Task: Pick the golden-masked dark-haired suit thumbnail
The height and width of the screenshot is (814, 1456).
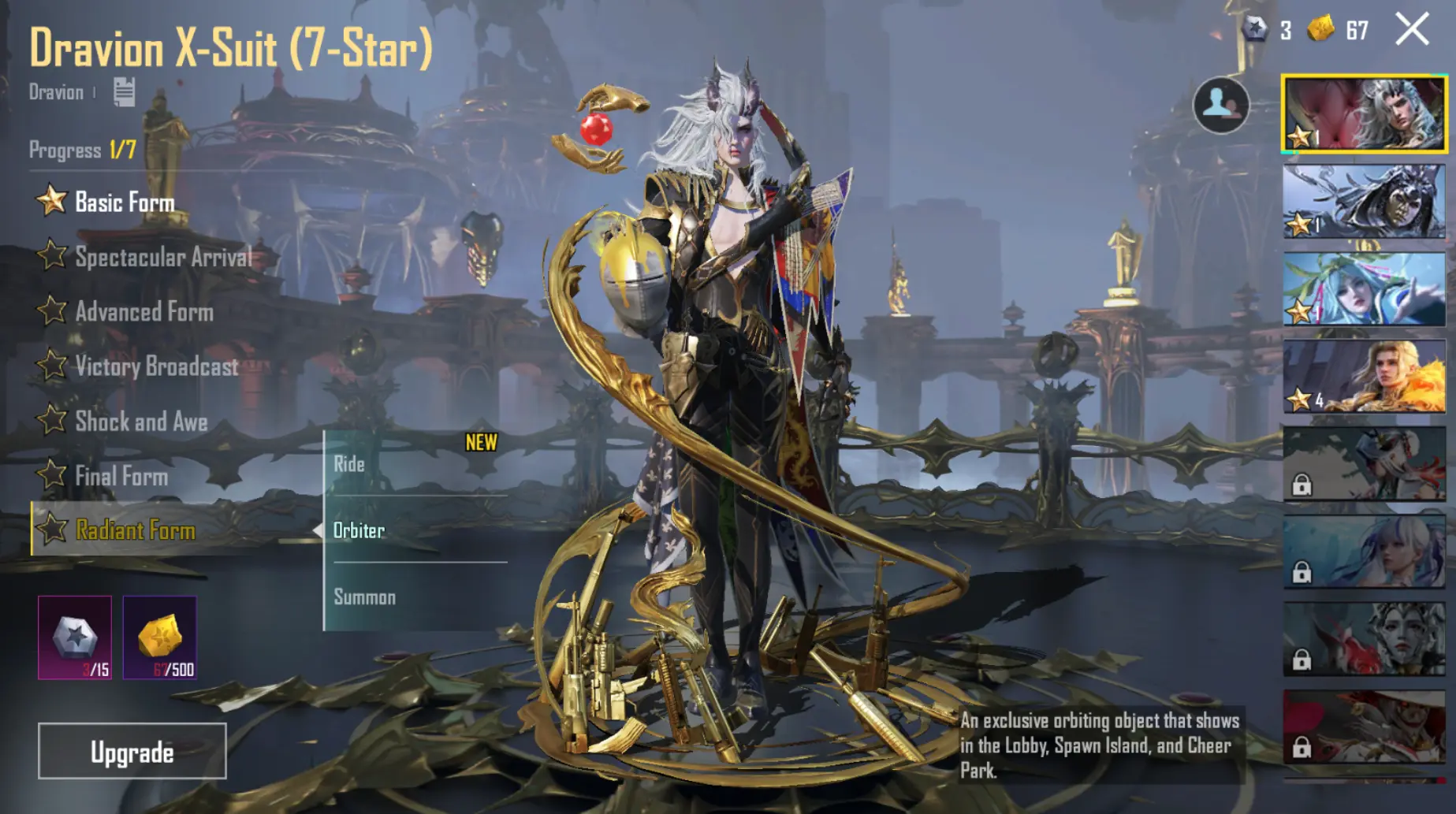Action: (1364, 202)
